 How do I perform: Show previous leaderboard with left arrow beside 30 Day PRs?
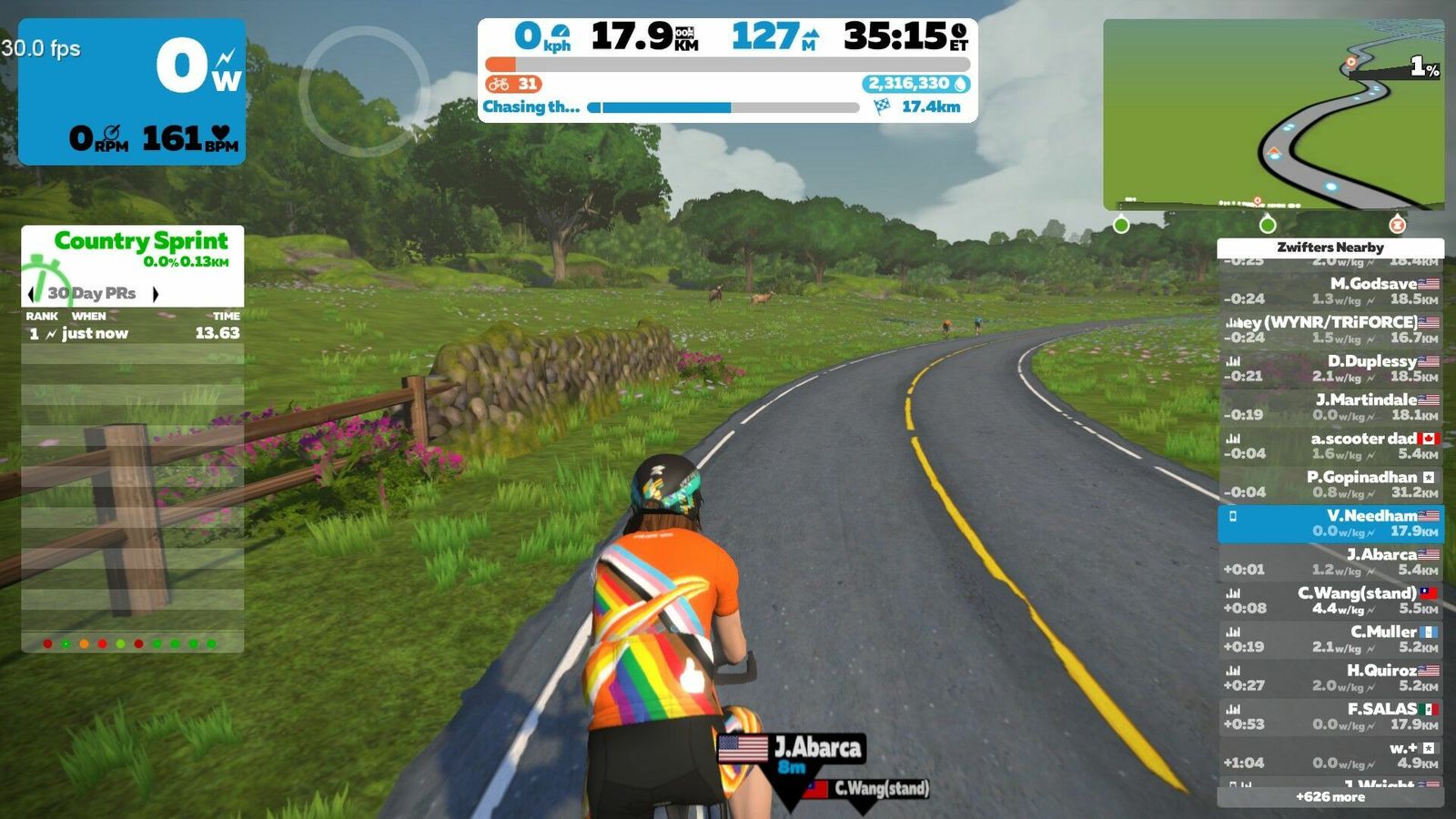click(x=32, y=293)
